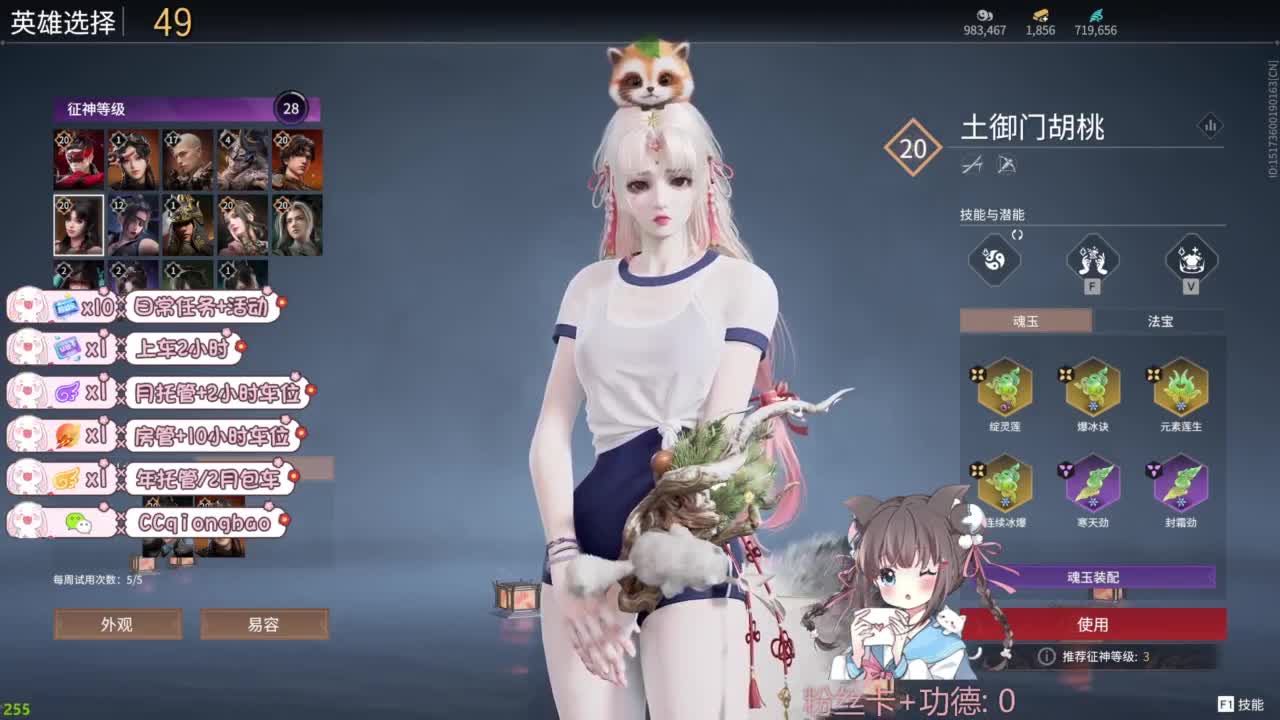Image resolution: width=1280 pixels, height=720 pixels.
Task: Switch to the 法宝 tab
Action: (x=1160, y=321)
